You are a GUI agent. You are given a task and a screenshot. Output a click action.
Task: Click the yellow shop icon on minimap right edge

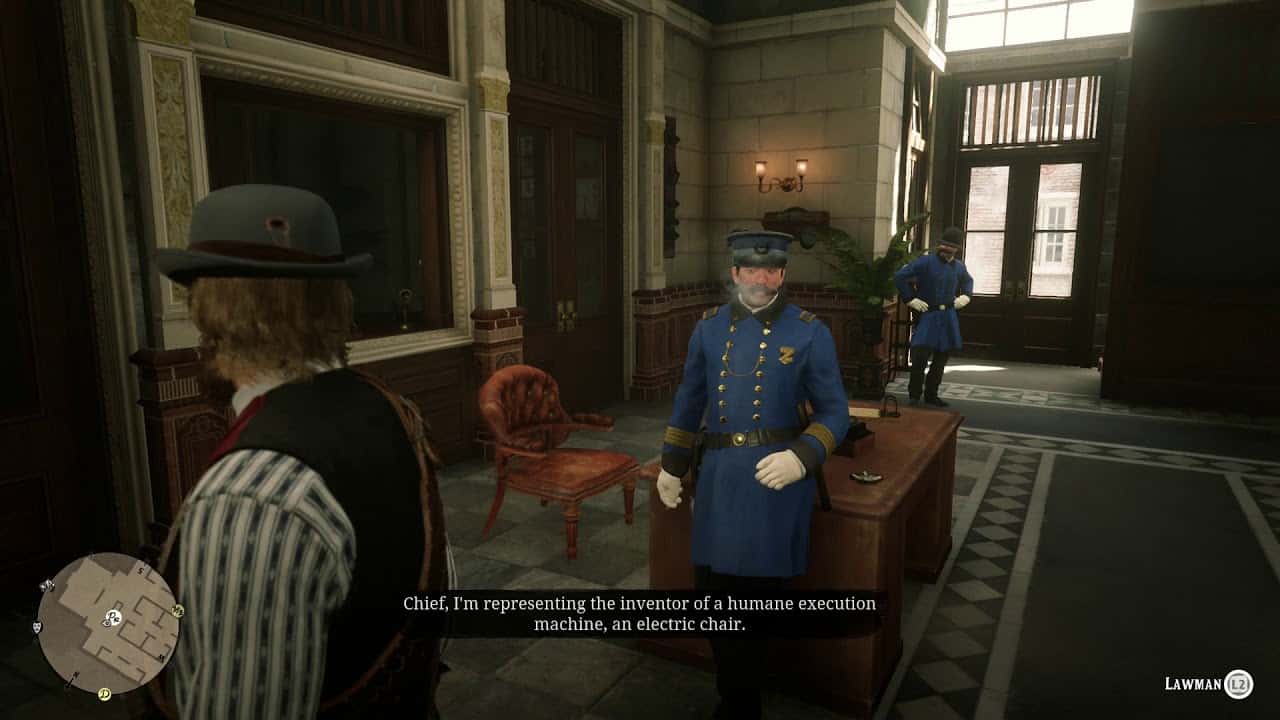(x=177, y=611)
